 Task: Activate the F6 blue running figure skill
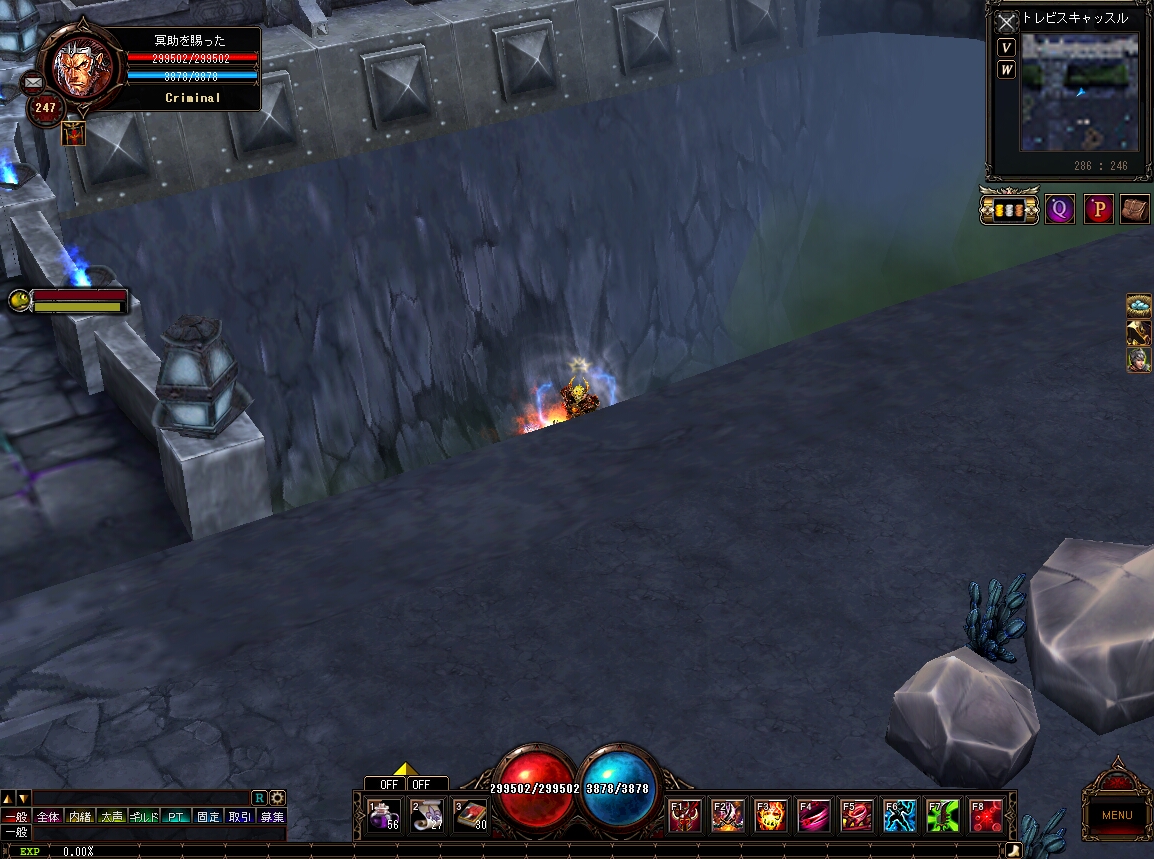[900, 816]
